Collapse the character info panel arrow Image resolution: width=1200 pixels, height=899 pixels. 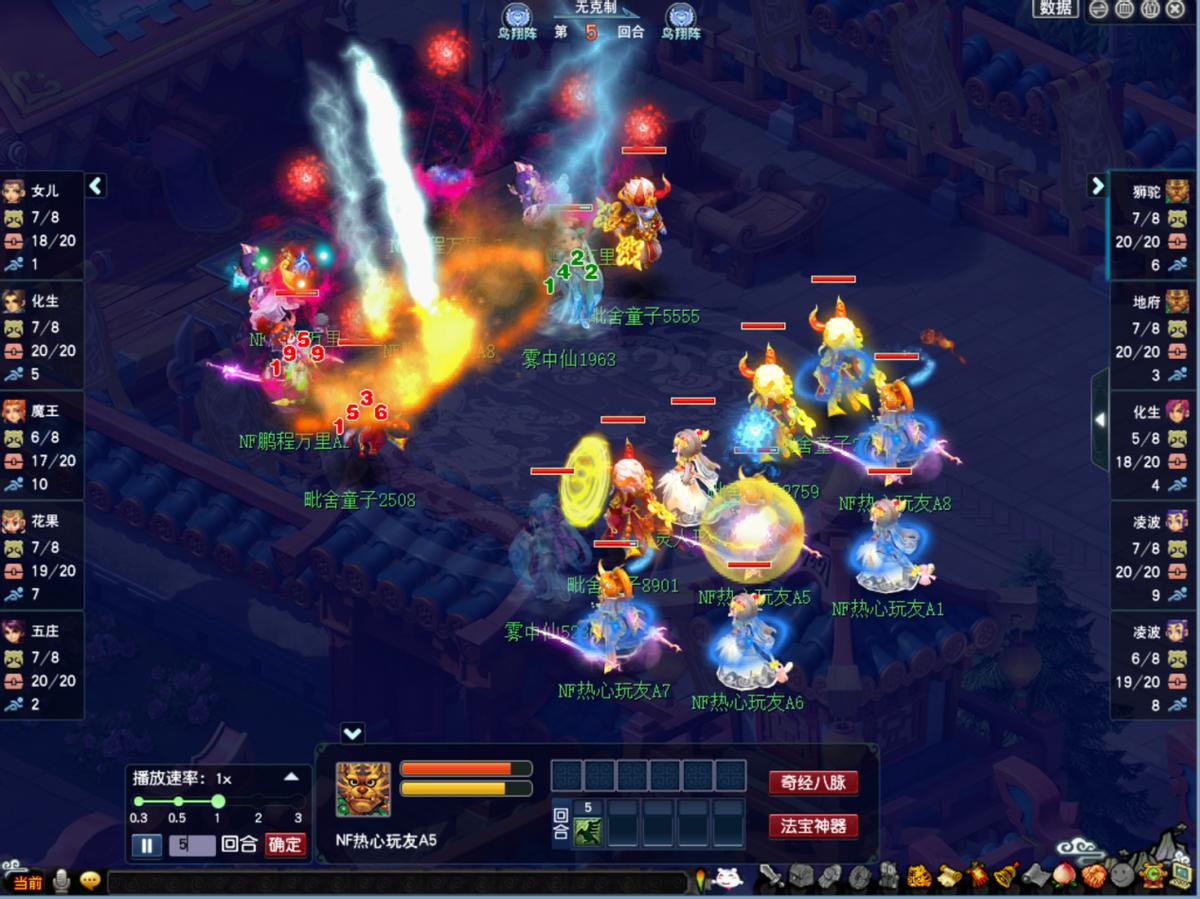pos(352,733)
